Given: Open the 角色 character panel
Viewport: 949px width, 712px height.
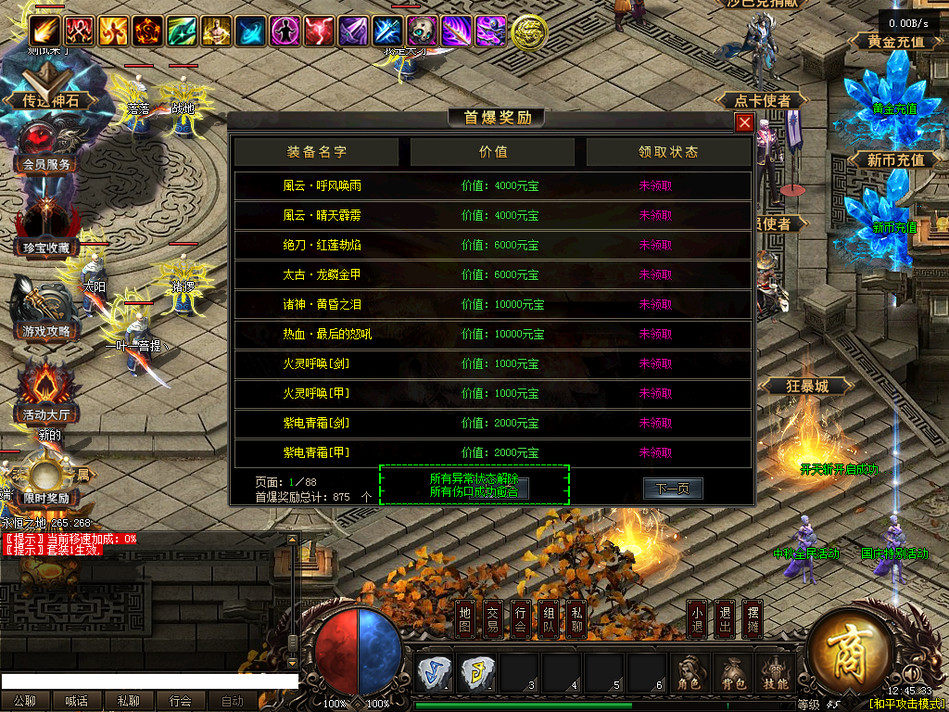Looking at the screenshot, I should (689, 674).
